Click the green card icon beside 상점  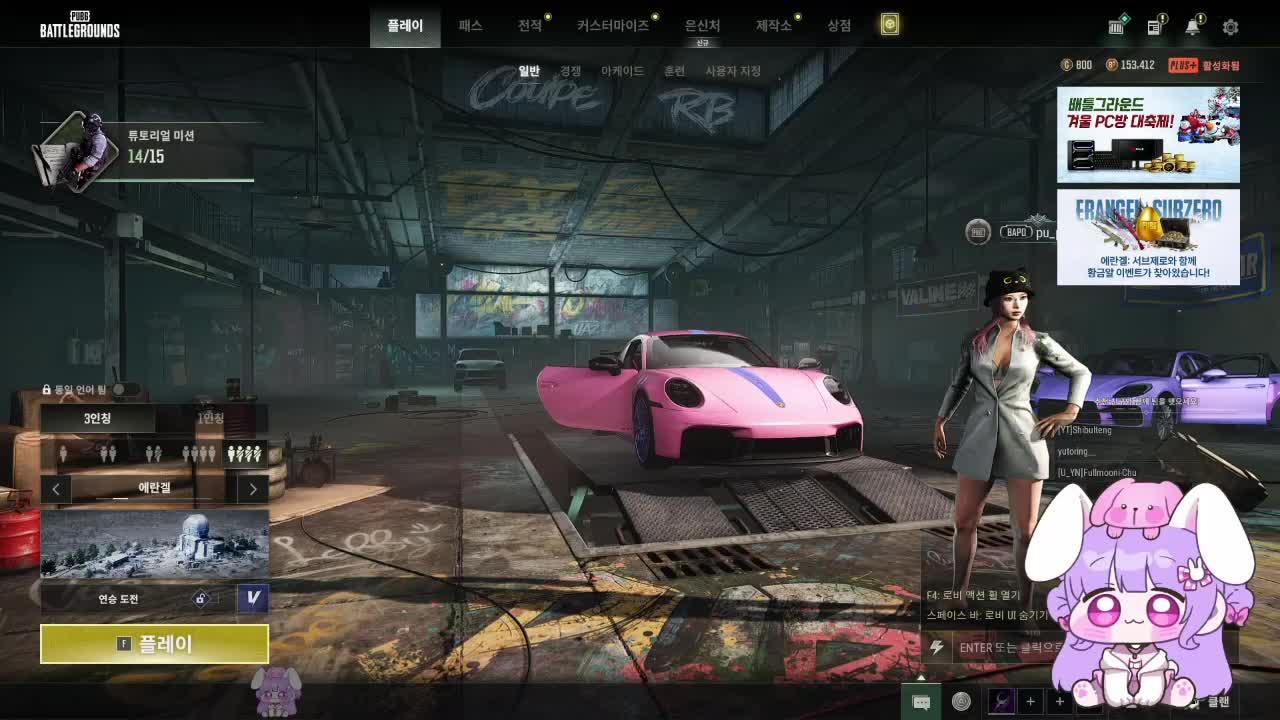point(888,23)
